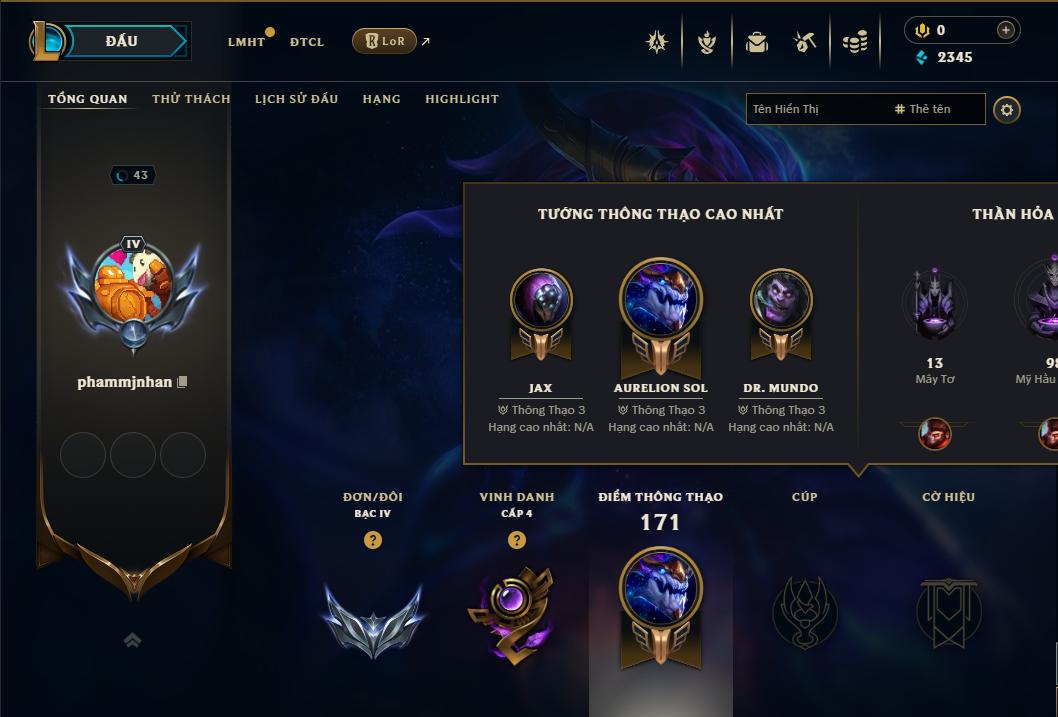Select the Jax mastery champion portrait
Screen dimensions: 1058x717
pos(541,300)
